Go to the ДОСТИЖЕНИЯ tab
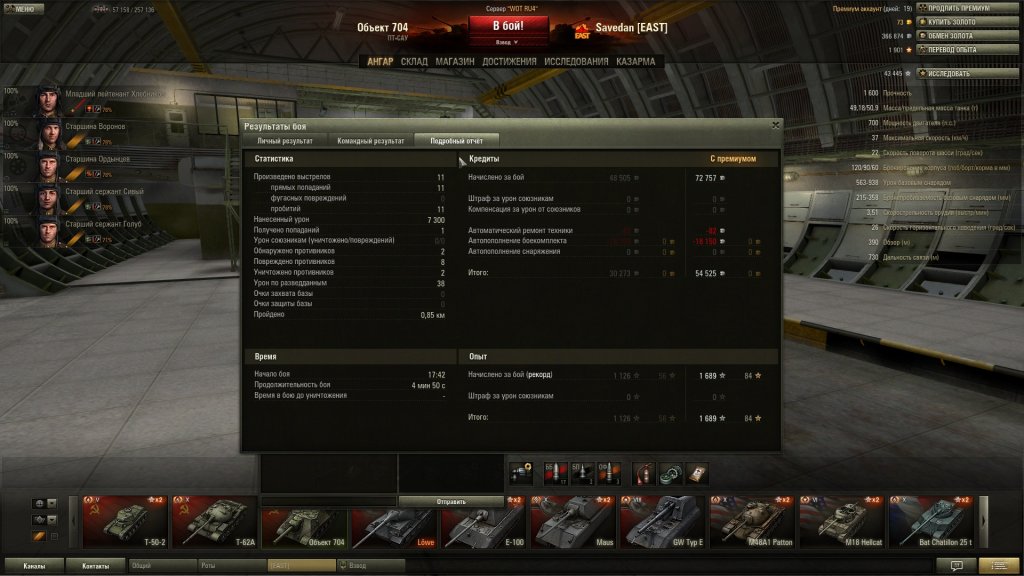 coord(509,62)
